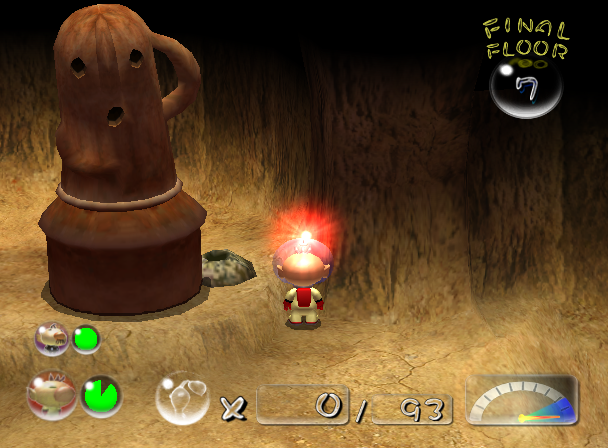Select the inactive captain portrait icon
Screen dimensions: 608x448
coord(52,339)
